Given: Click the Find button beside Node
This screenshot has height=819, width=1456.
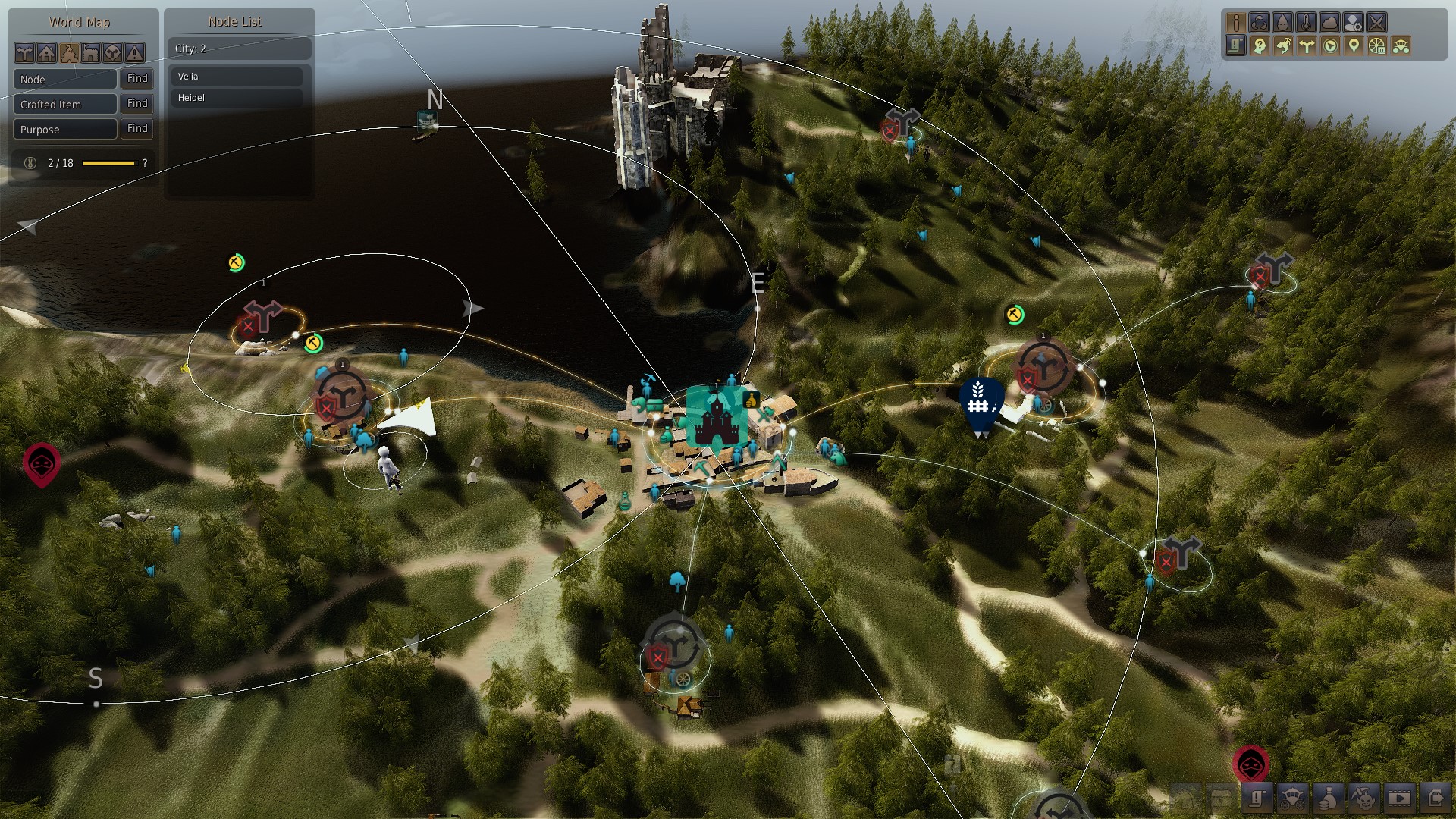Looking at the screenshot, I should [137, 78].
